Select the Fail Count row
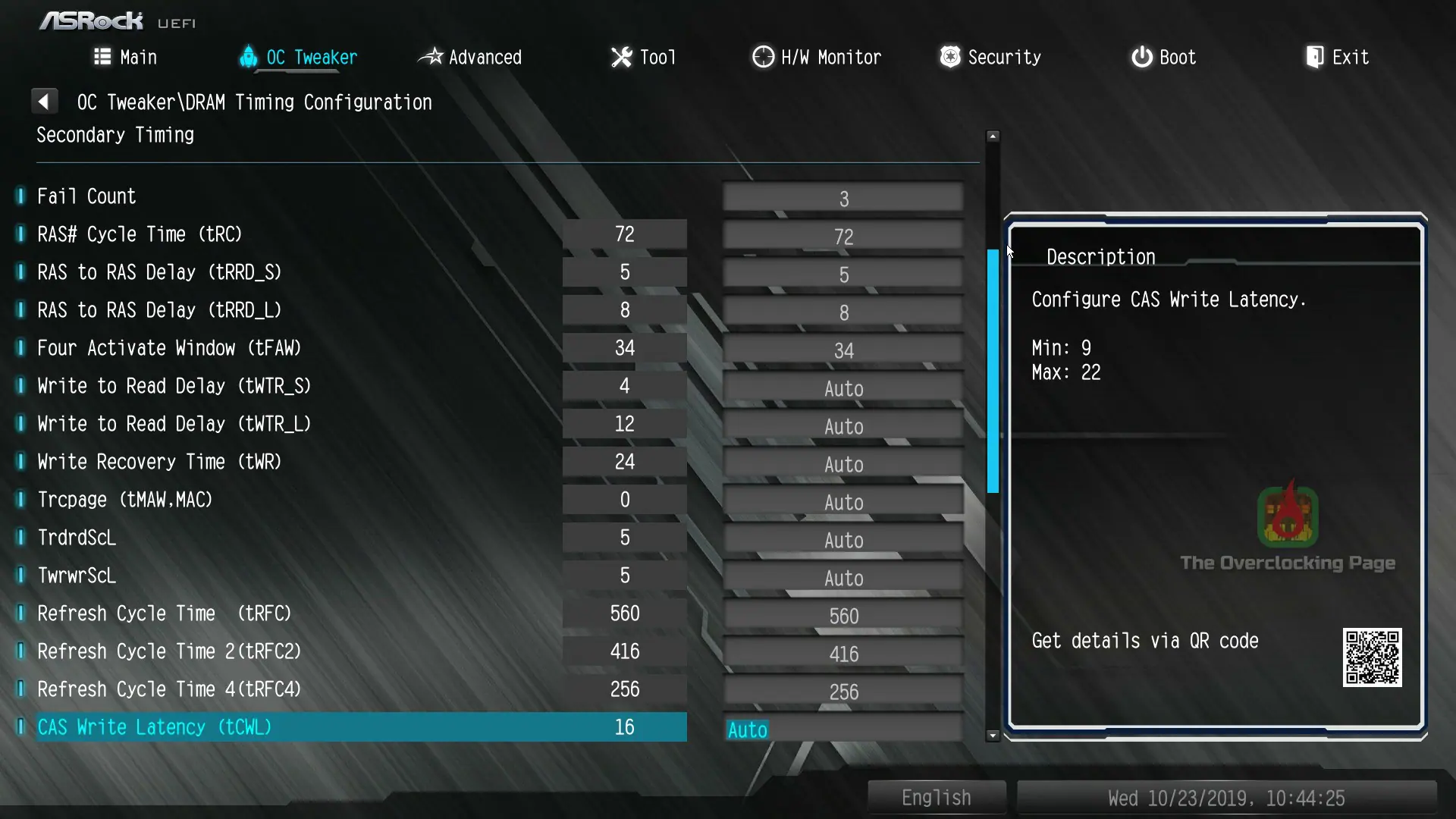 tap(86, 196)
